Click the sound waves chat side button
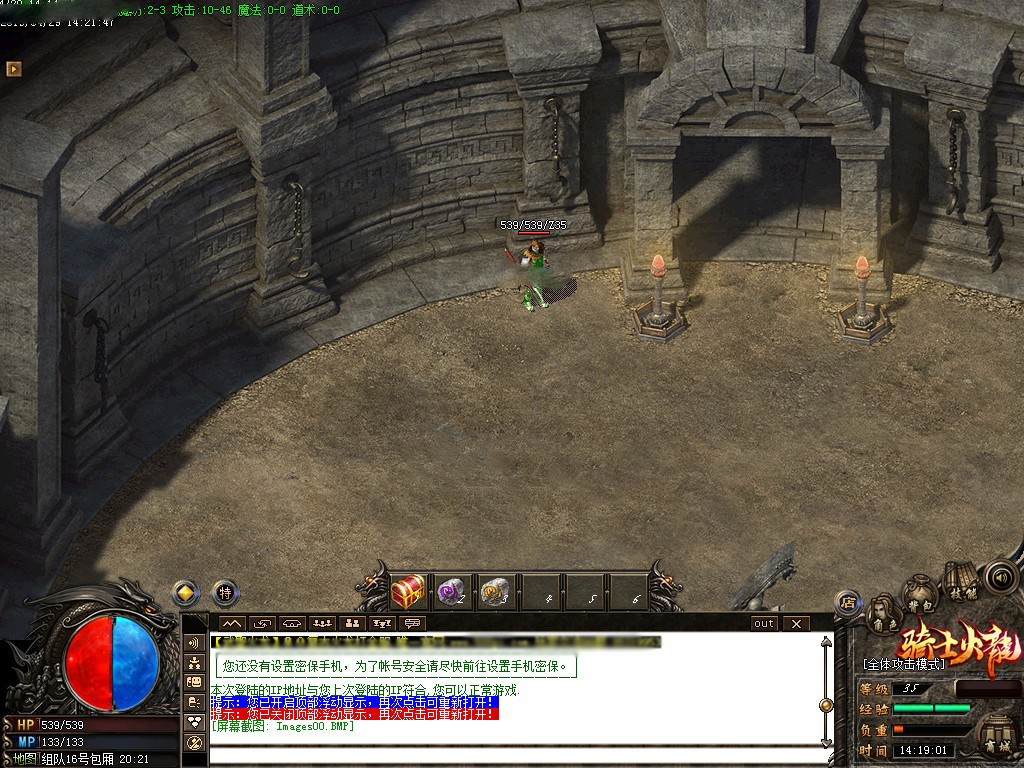Screen dimensions: 1024x768 195,642
